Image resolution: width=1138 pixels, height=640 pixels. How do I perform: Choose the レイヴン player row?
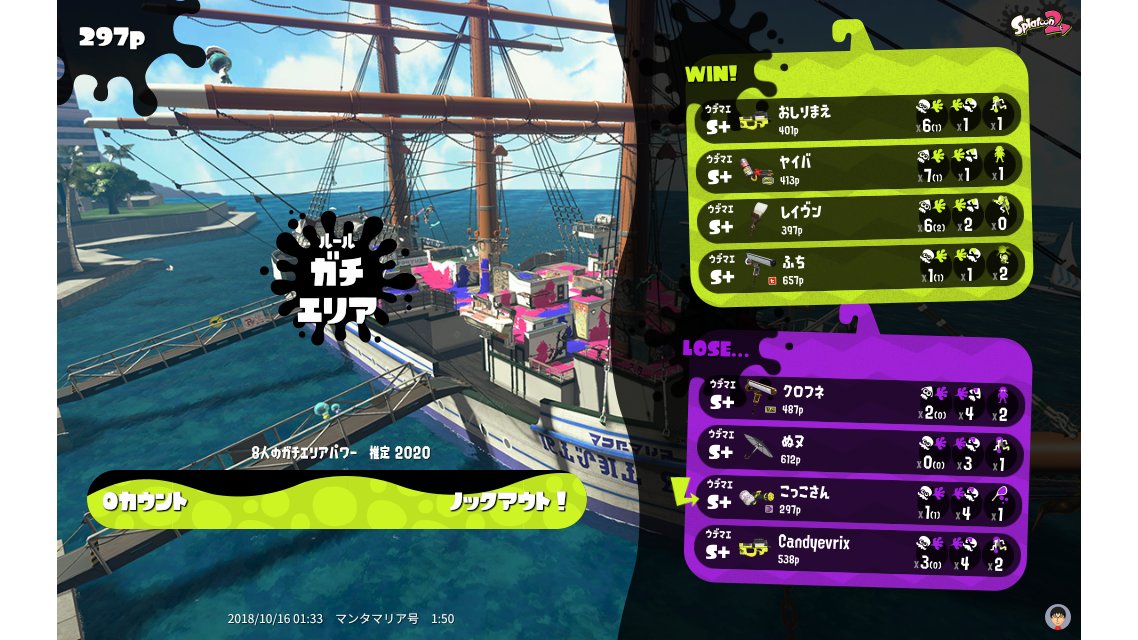[858, 217]
